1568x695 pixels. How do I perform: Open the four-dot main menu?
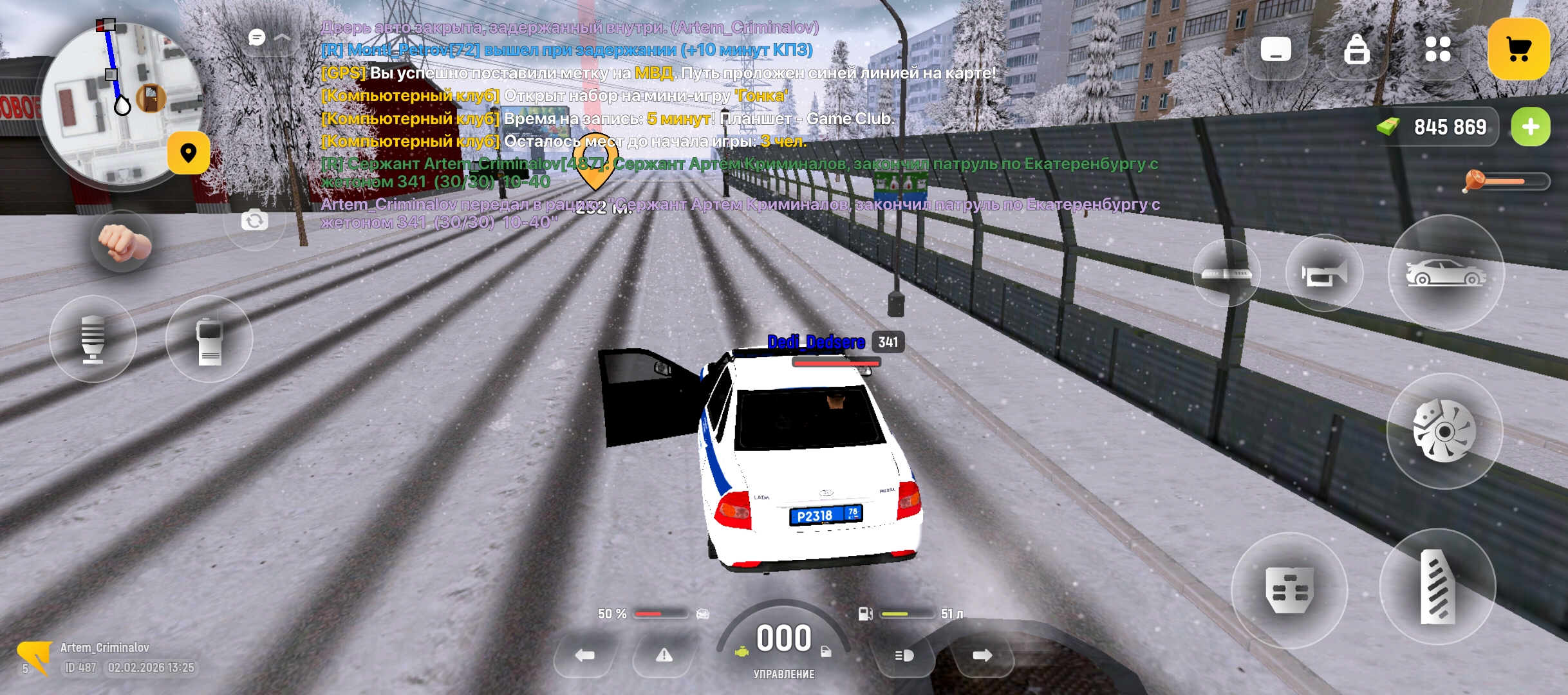click(1438, 49)
